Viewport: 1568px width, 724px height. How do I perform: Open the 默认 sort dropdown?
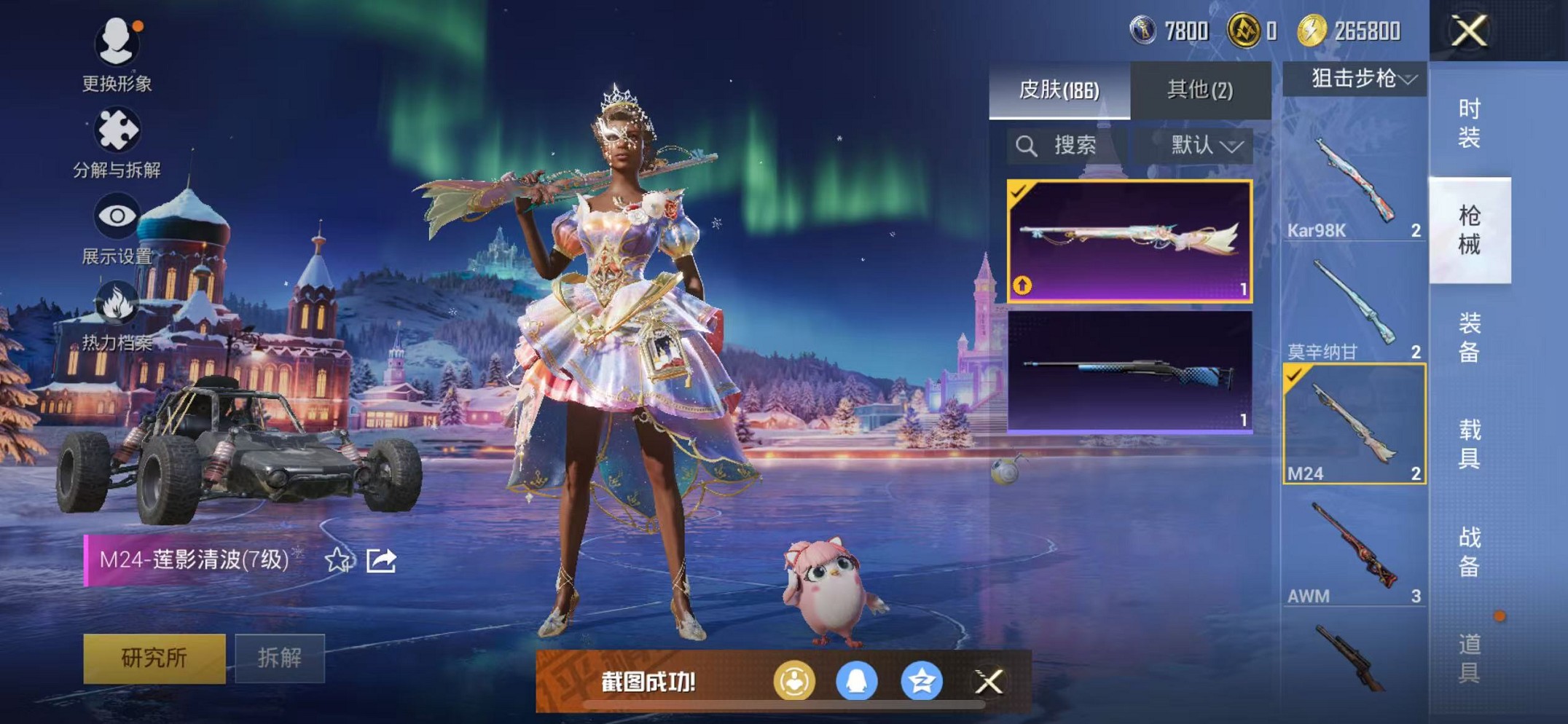[x=1205, y=146]
